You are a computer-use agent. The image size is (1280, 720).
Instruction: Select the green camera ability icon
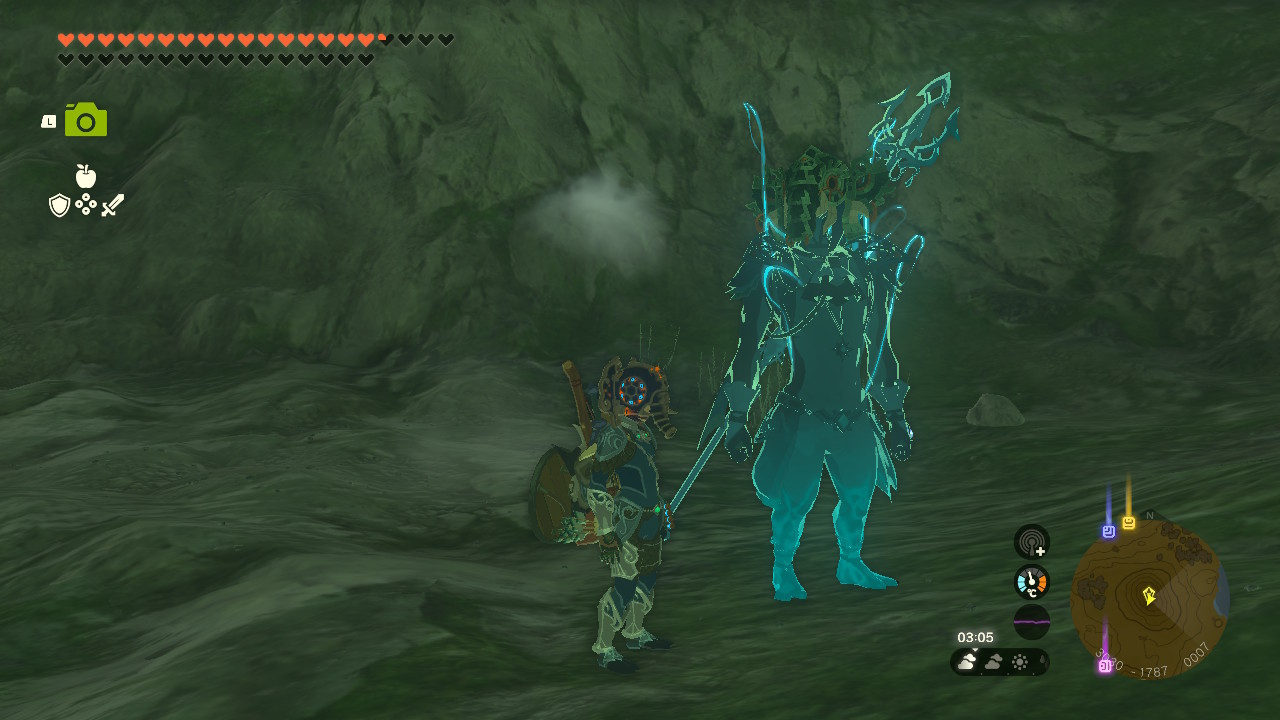[x=86, y=120]
